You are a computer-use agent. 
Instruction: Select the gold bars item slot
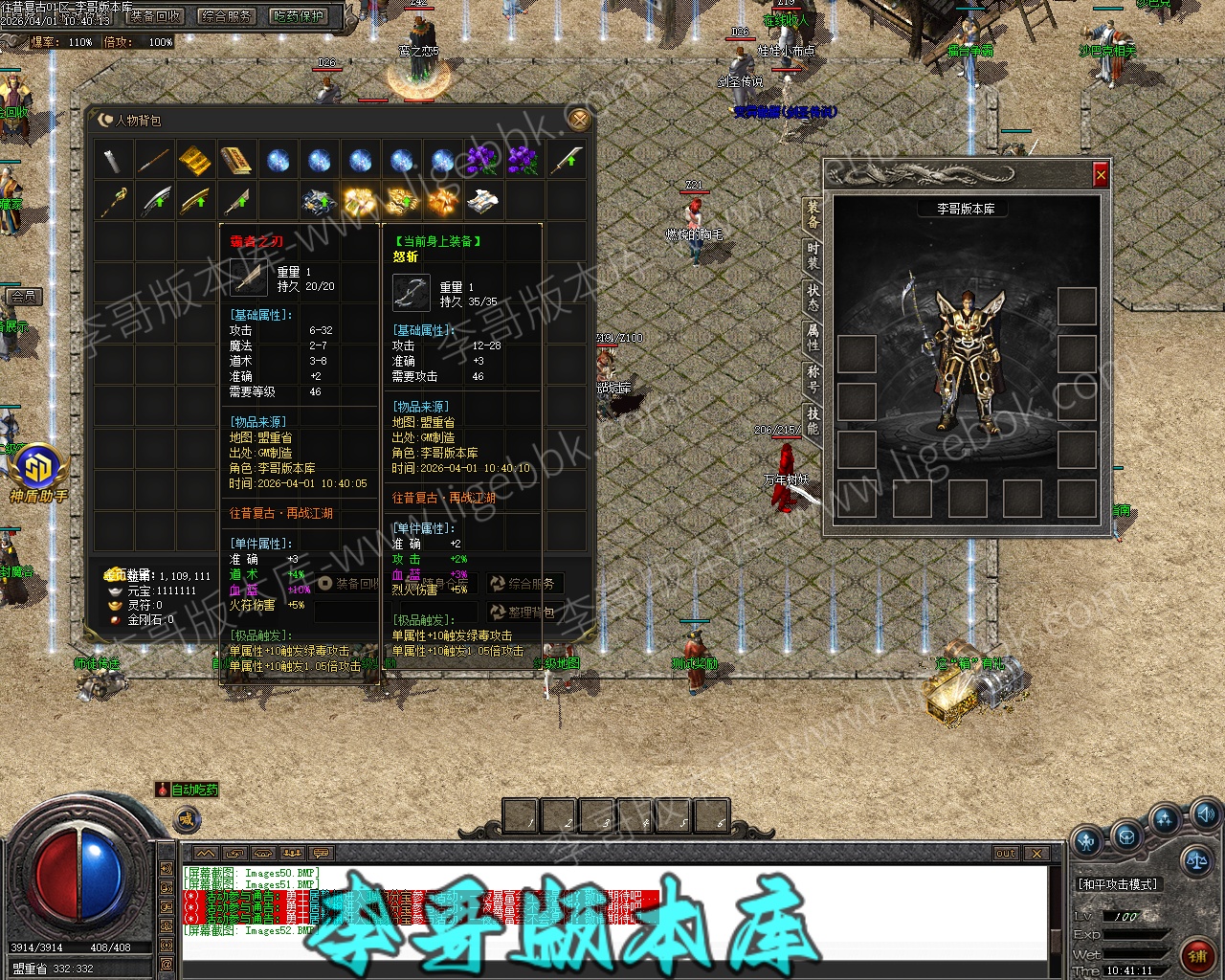[195, 160]
